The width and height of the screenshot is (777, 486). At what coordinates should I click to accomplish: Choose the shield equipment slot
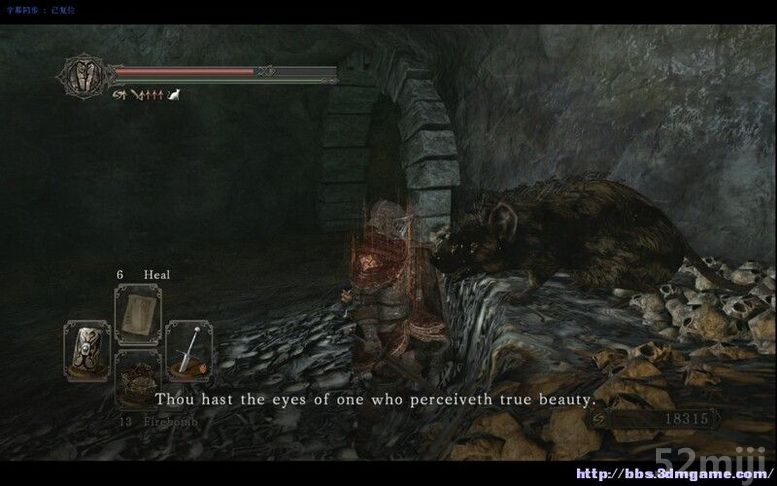pos(87,347)
